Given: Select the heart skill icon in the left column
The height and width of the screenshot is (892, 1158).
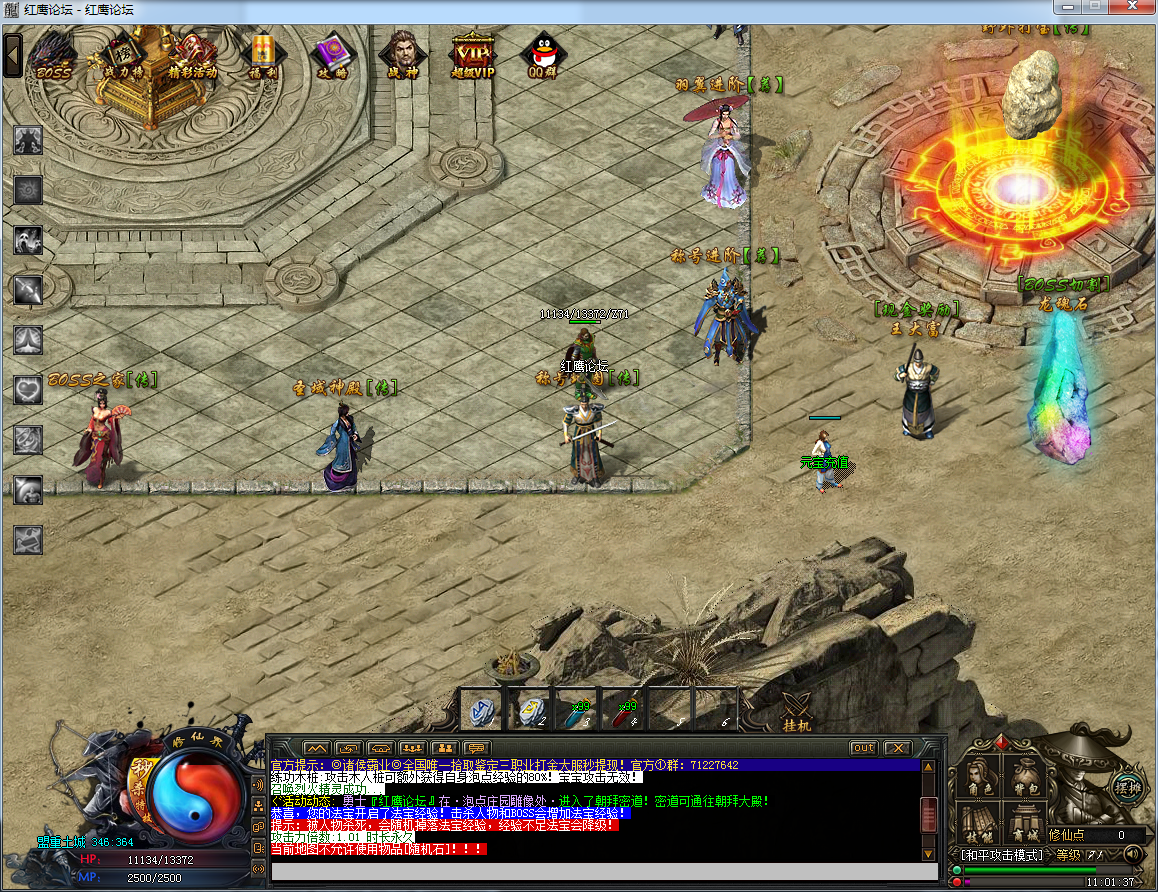Looking at the screenshot, I should [x=28, y=389].
